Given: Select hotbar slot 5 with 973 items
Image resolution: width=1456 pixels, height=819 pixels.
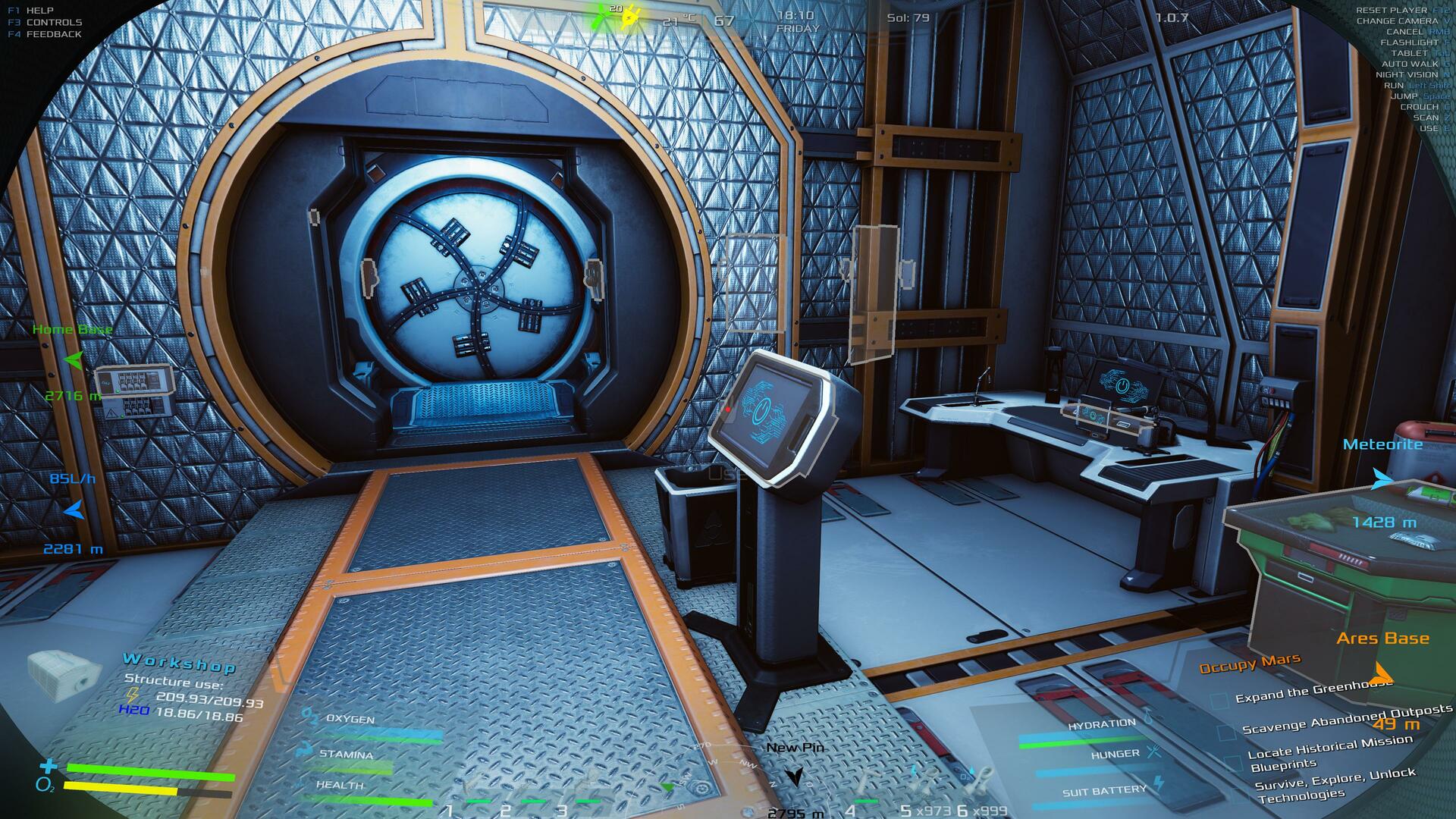Looking at the screenshot, I should point(924,781).
